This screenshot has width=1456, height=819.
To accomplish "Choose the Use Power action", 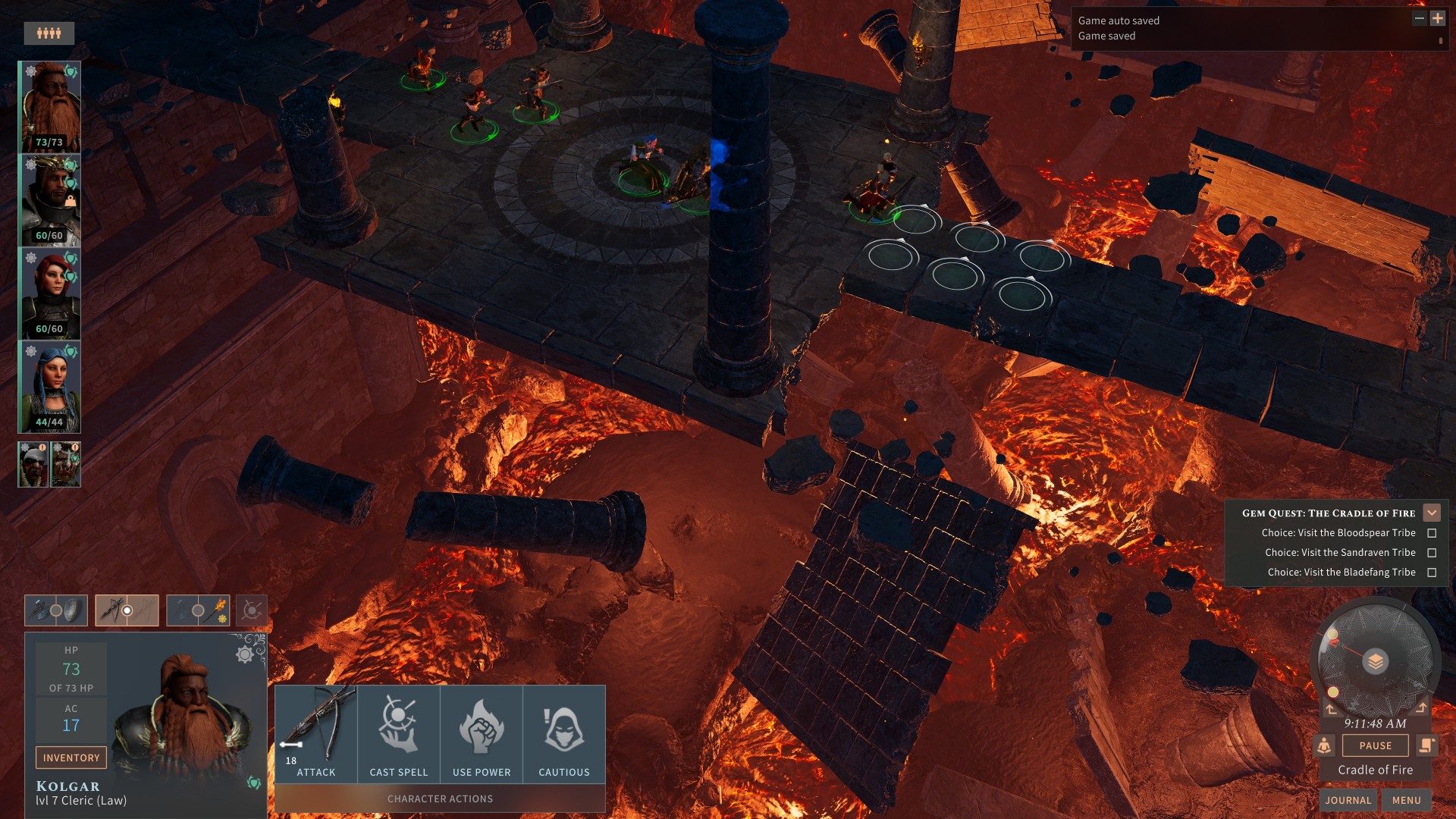I will point(482,733).
